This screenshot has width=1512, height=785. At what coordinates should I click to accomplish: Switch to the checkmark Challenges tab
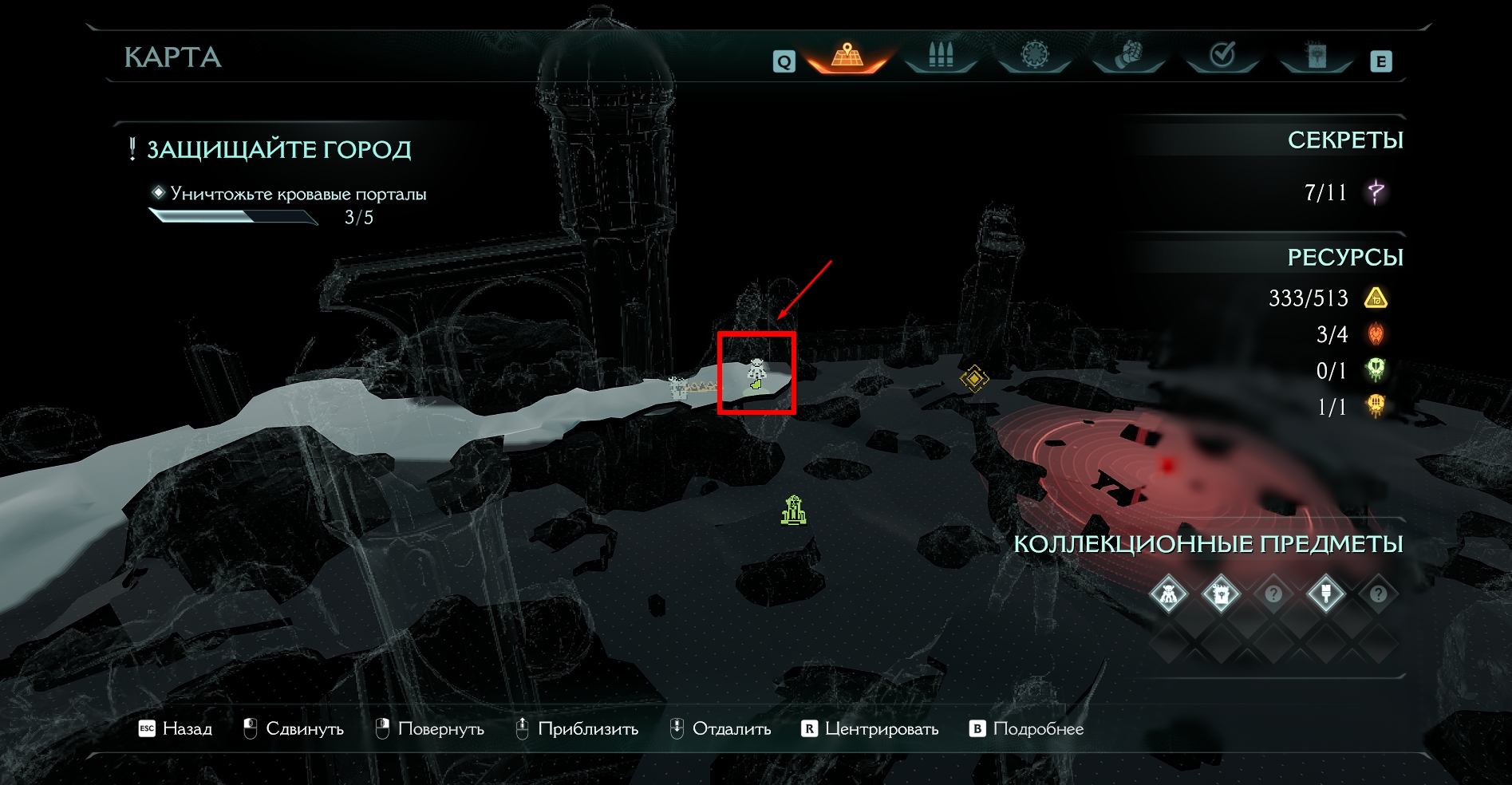tap(1222, 56)
